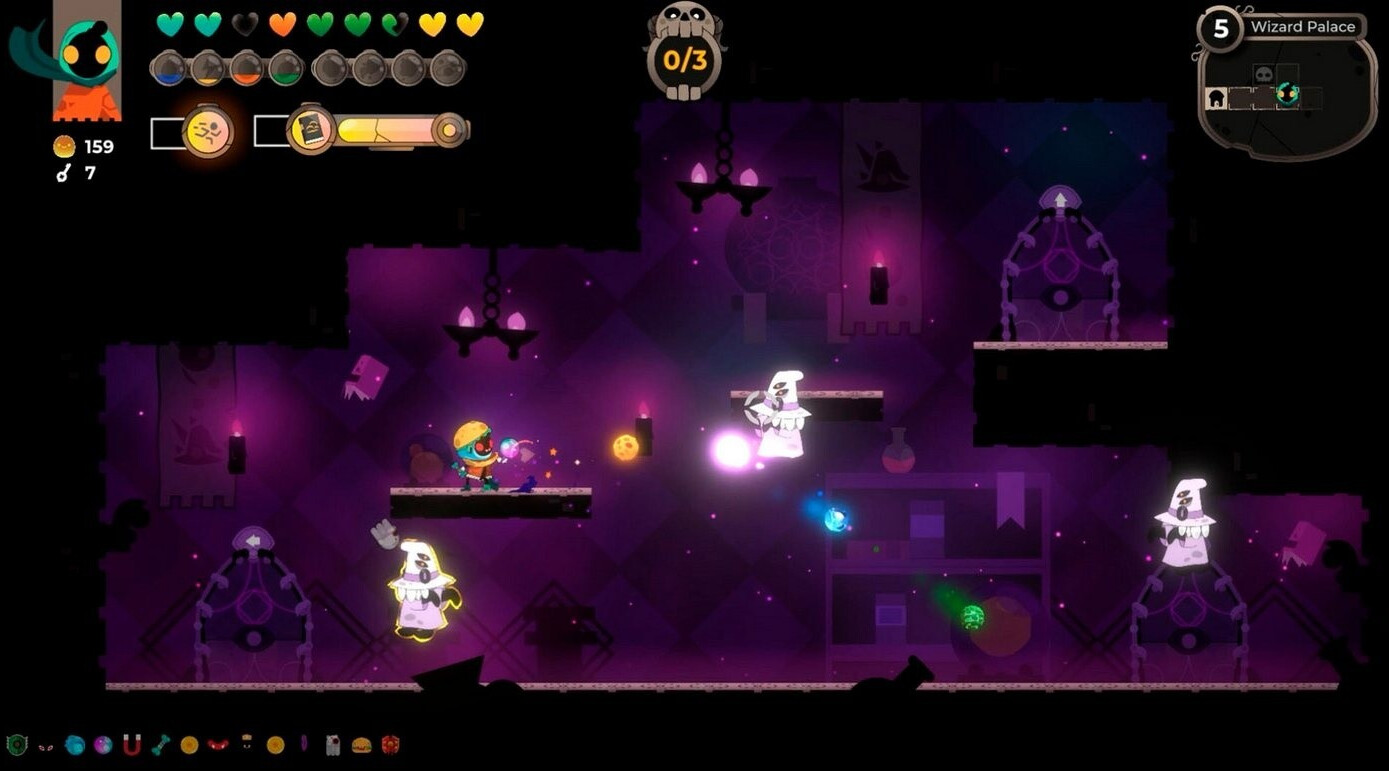Select the red fanged mouth item icon
This screenshot has width=1389, height=771.
click(218, 744)
